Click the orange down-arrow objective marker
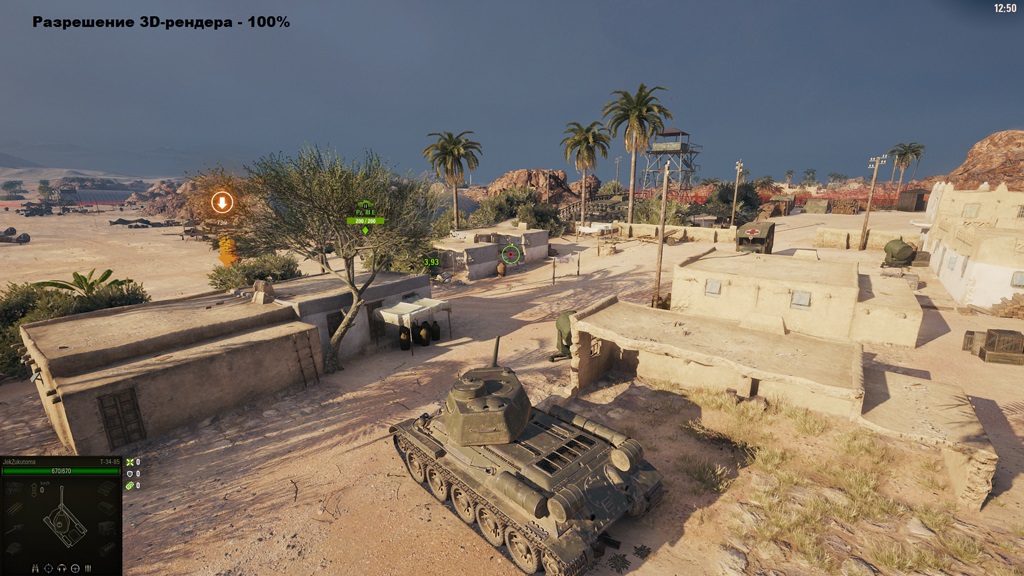The image size is (1024, 576). [222, 202]
